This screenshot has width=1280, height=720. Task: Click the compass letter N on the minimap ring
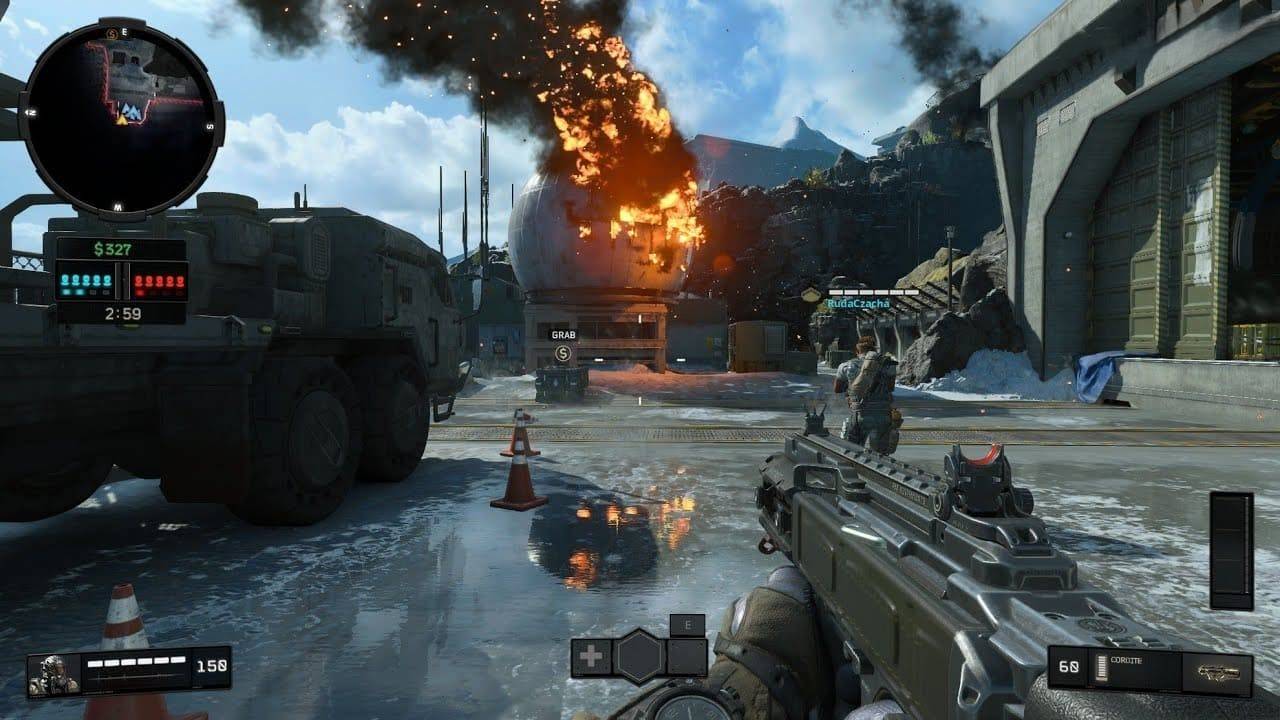coord(33,112)
